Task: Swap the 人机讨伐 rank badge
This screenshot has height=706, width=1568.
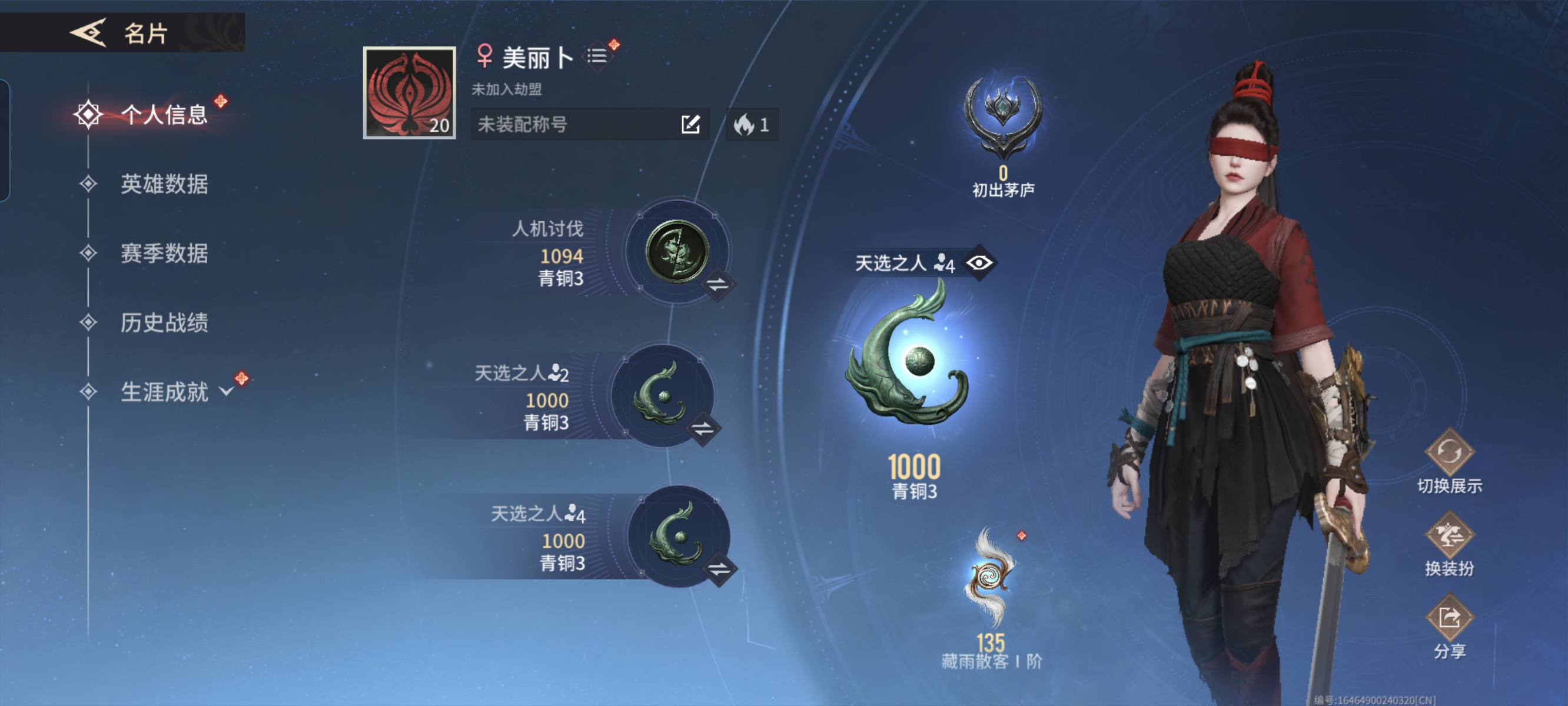Action: coord(717,284)
